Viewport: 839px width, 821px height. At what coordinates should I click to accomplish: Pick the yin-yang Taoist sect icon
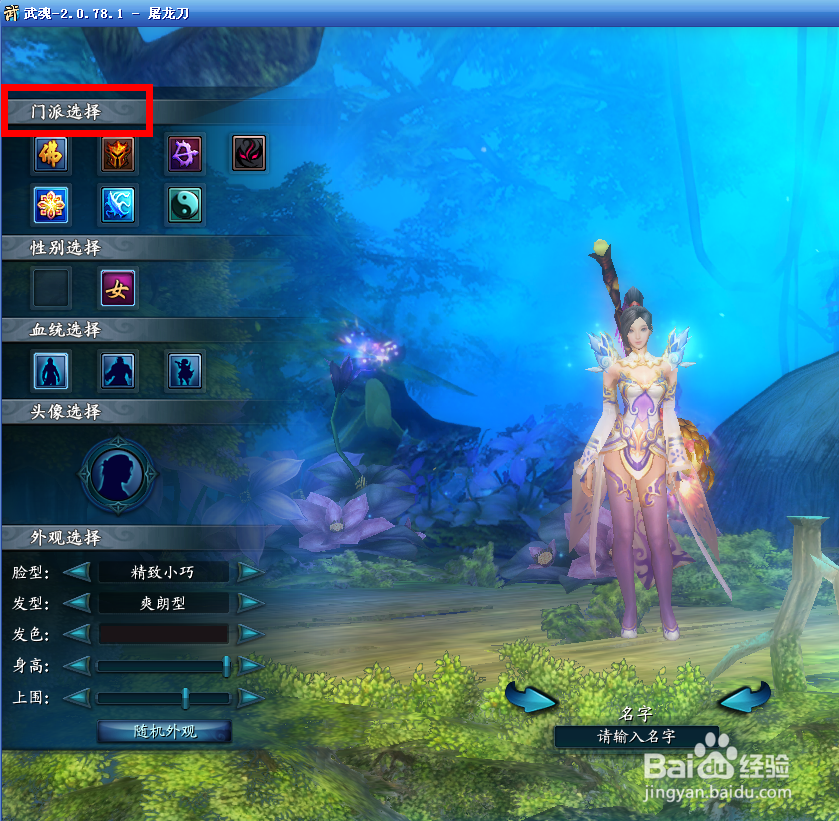click(185, 204)
